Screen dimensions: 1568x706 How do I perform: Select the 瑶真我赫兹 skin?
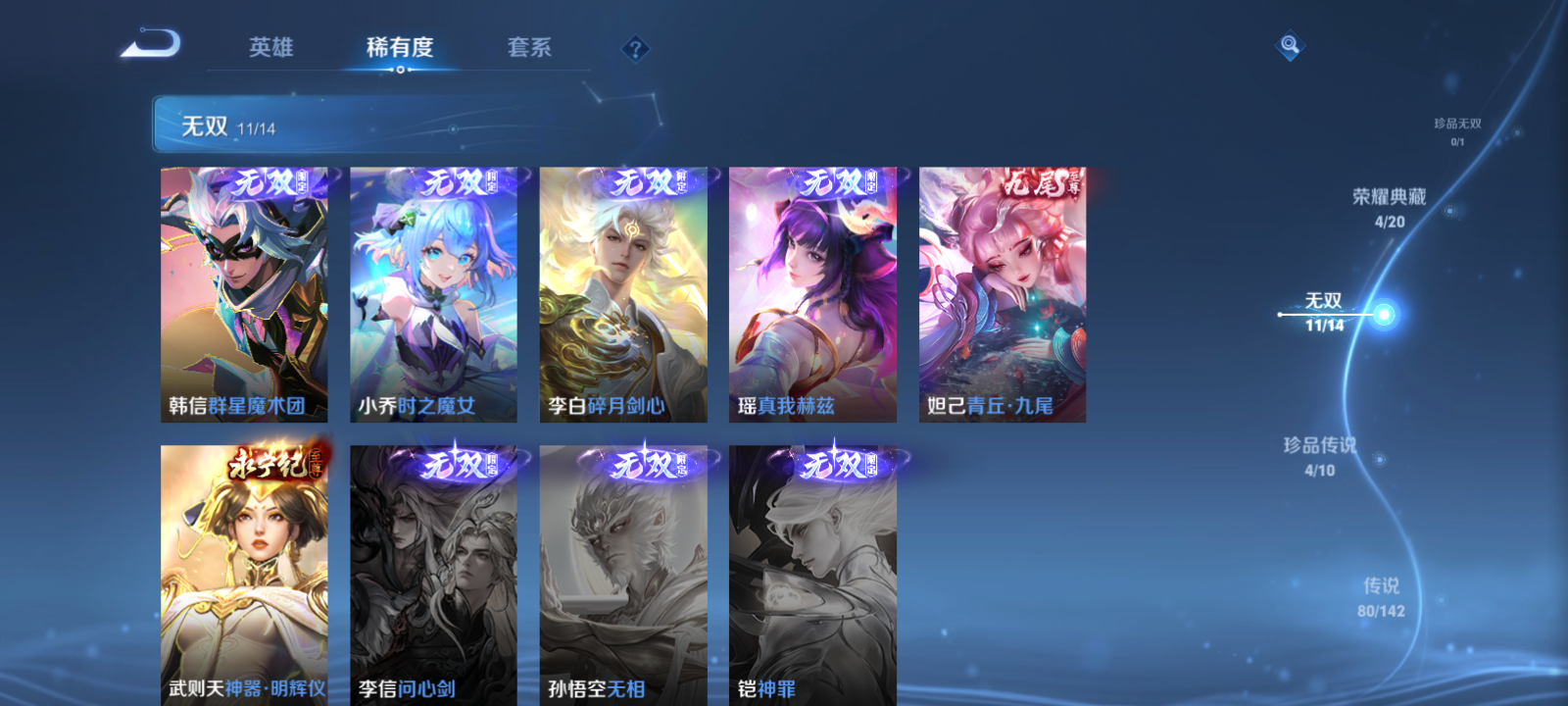(x=813, y=294)
